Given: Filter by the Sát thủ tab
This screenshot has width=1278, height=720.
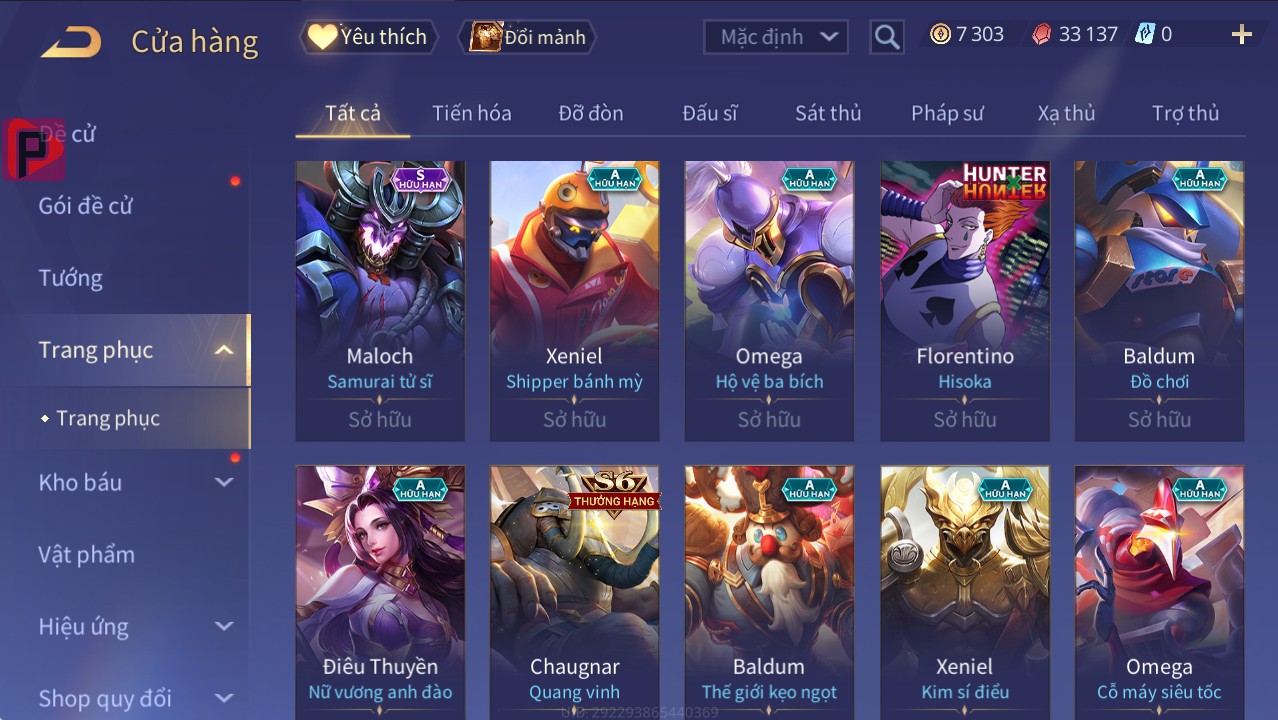Looking at the screenshot, I should click(828, 113).
